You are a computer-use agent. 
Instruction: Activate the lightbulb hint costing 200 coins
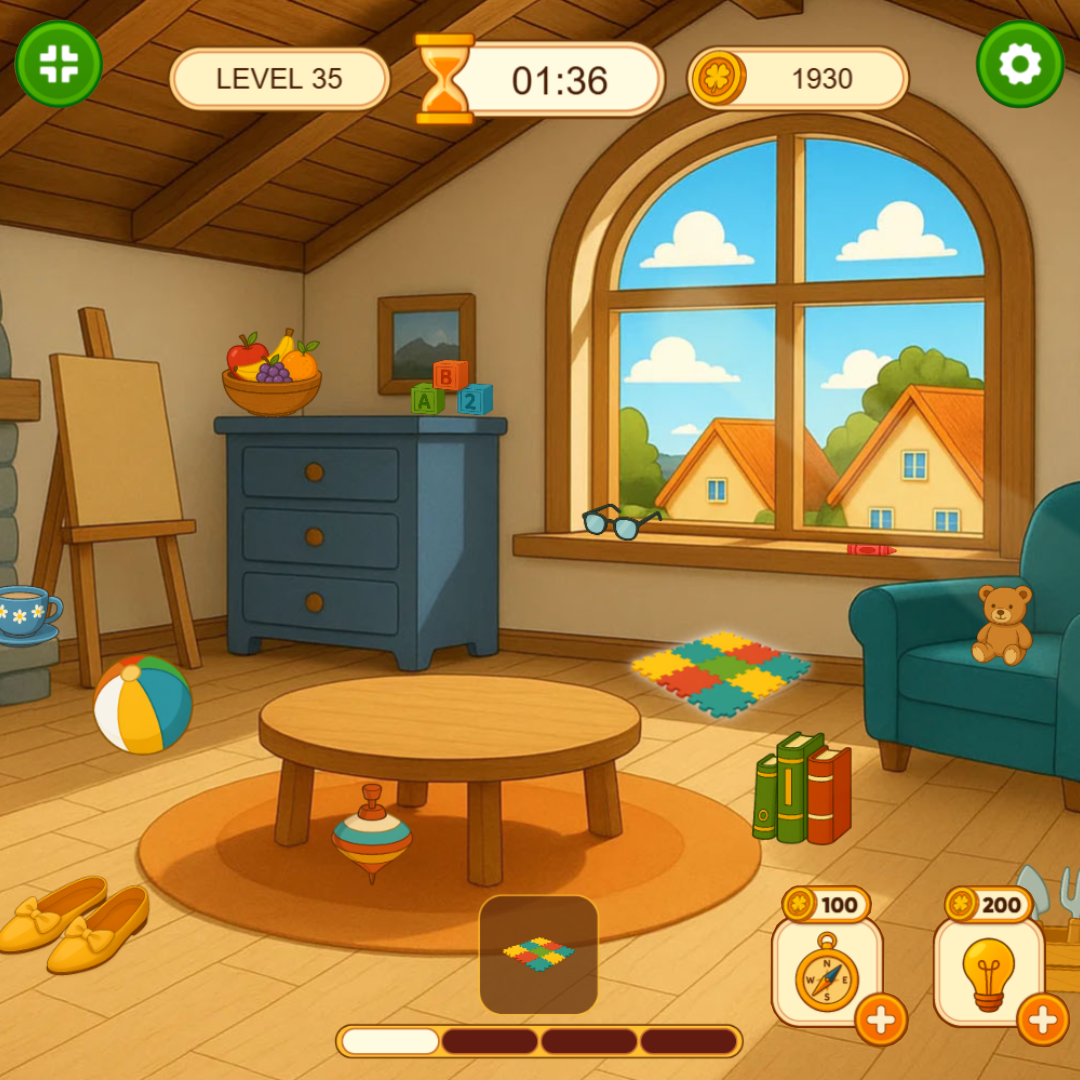[x=988, y=971]
